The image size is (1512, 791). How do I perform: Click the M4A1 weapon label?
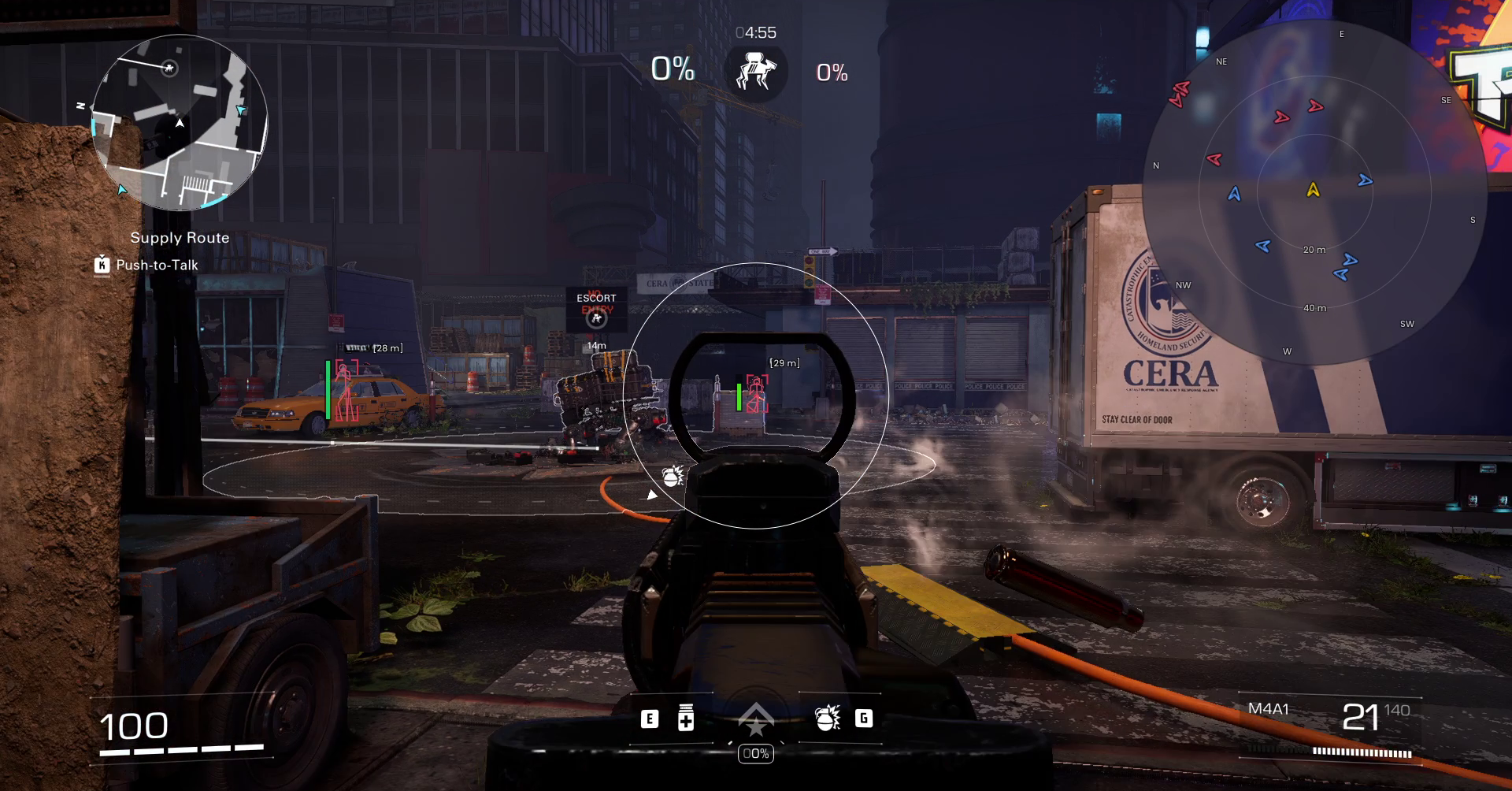[1268, 709]
